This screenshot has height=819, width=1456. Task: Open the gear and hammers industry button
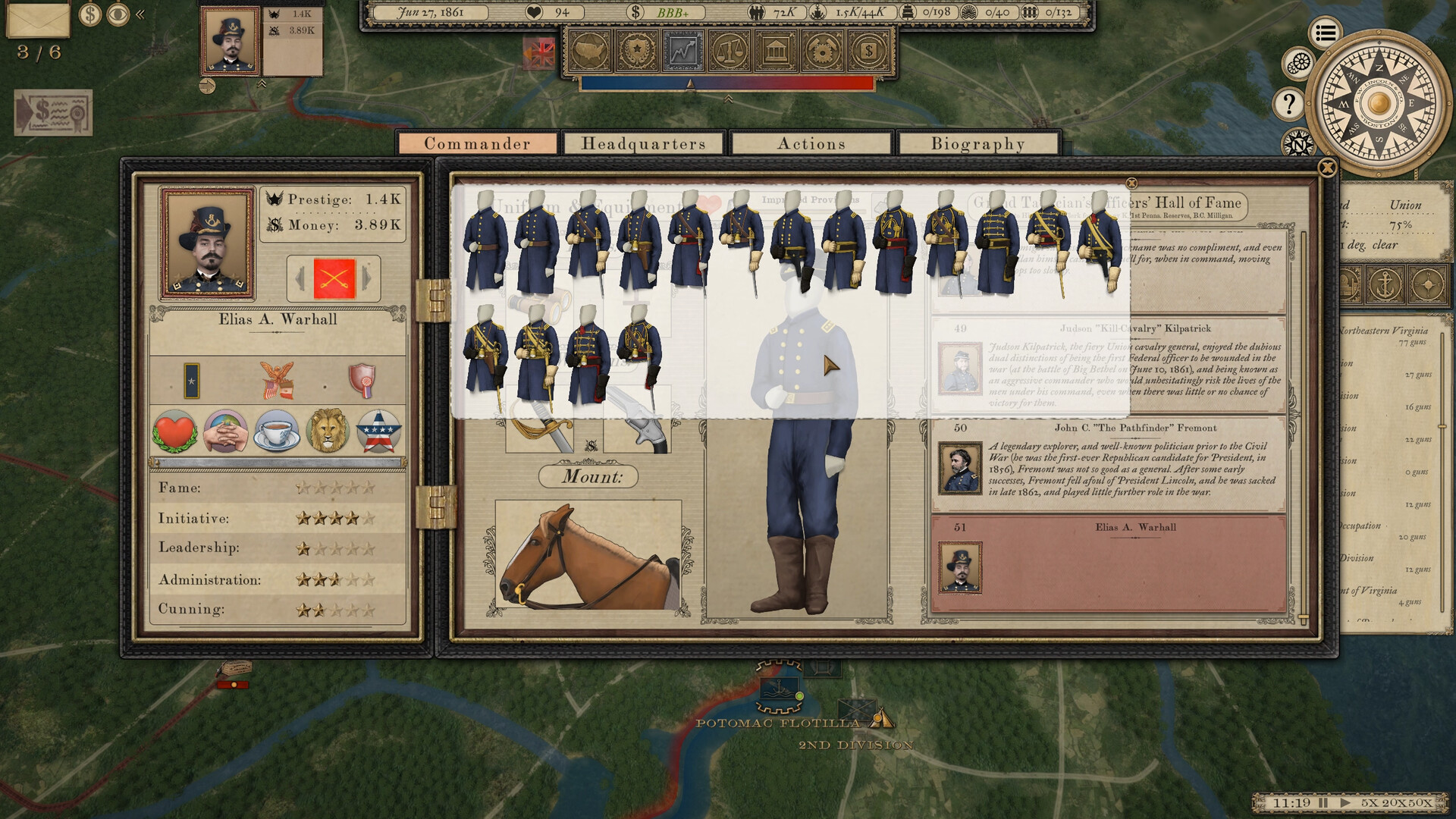point(821,52)
